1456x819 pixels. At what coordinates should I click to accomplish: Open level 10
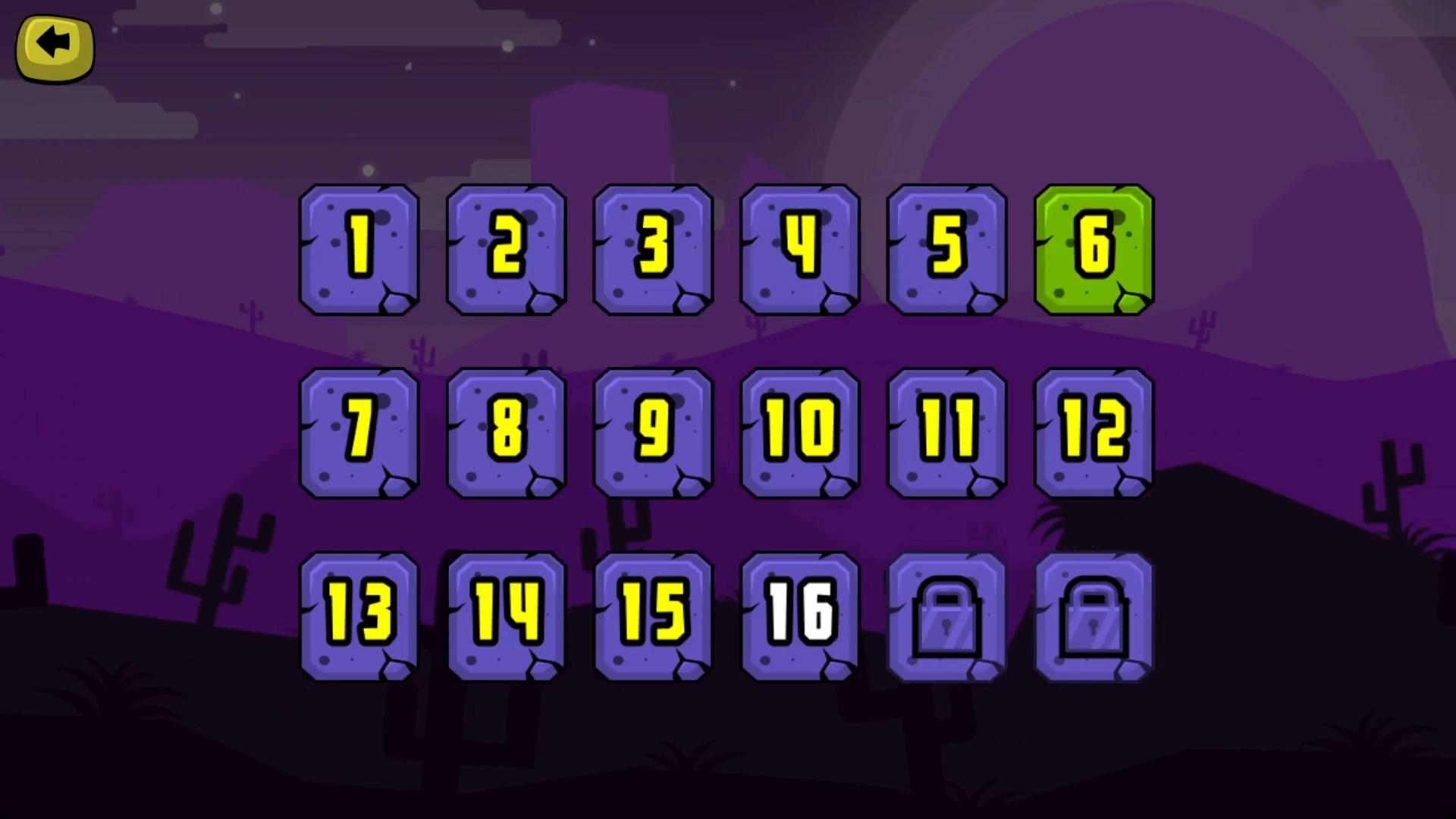click(x=799, y=434)
